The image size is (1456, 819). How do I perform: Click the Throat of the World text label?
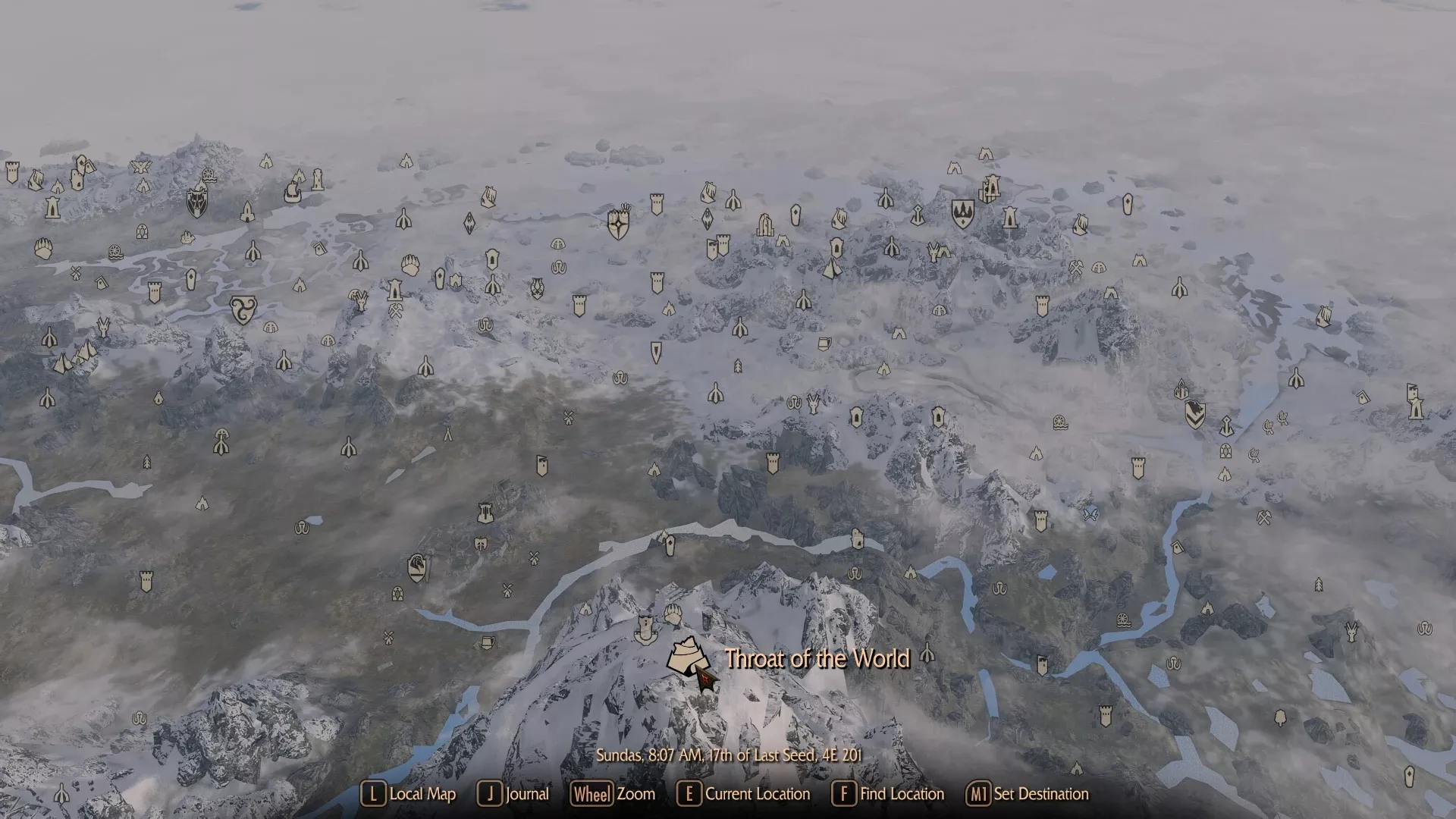tap(817, 660)
